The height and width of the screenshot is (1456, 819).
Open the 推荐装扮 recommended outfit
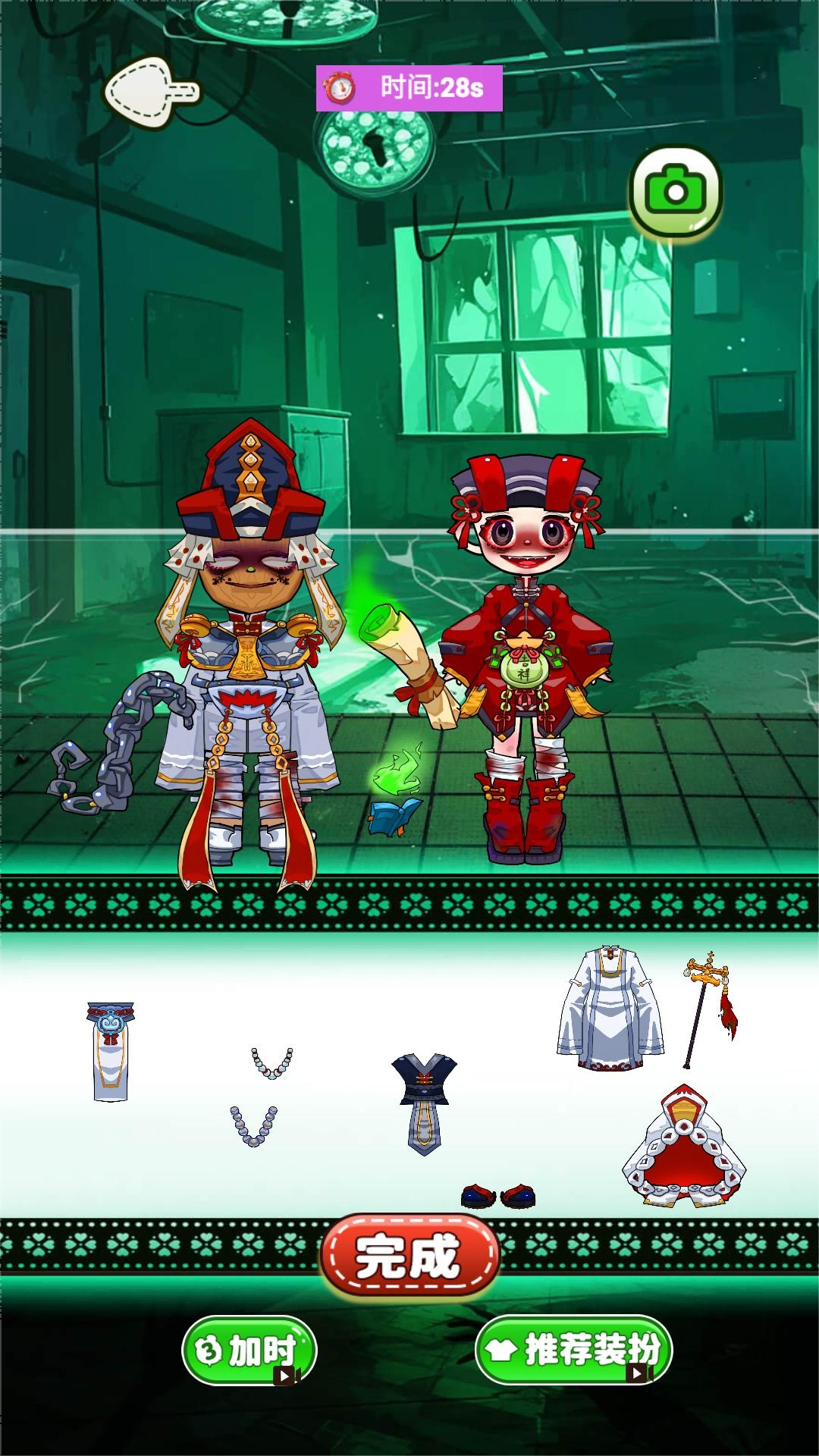(574, 1350)
